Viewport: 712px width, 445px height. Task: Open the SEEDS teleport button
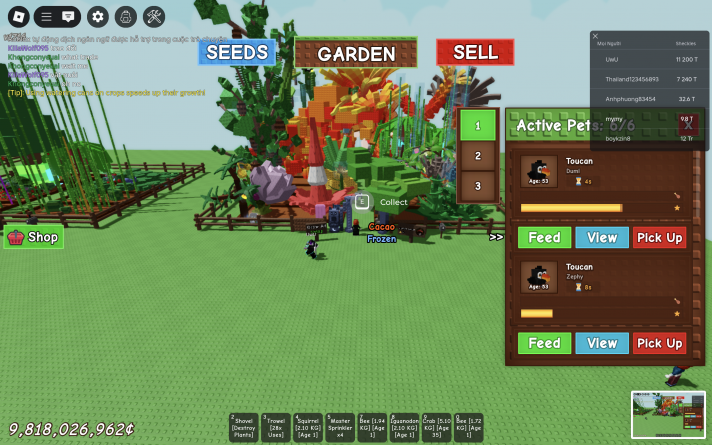coord(236,52)
